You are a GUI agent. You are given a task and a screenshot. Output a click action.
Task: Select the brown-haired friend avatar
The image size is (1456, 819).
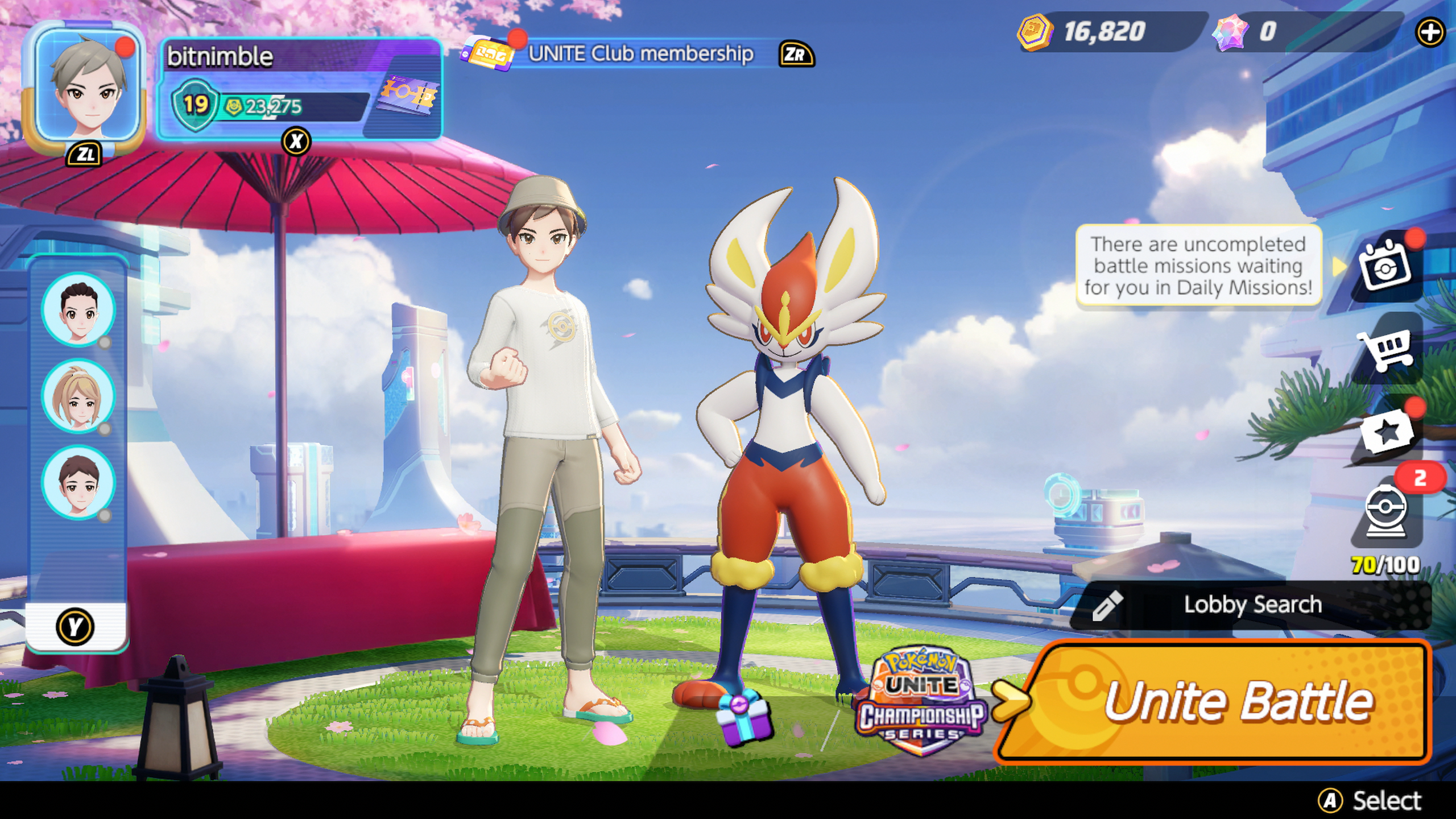tap(78, 482)
